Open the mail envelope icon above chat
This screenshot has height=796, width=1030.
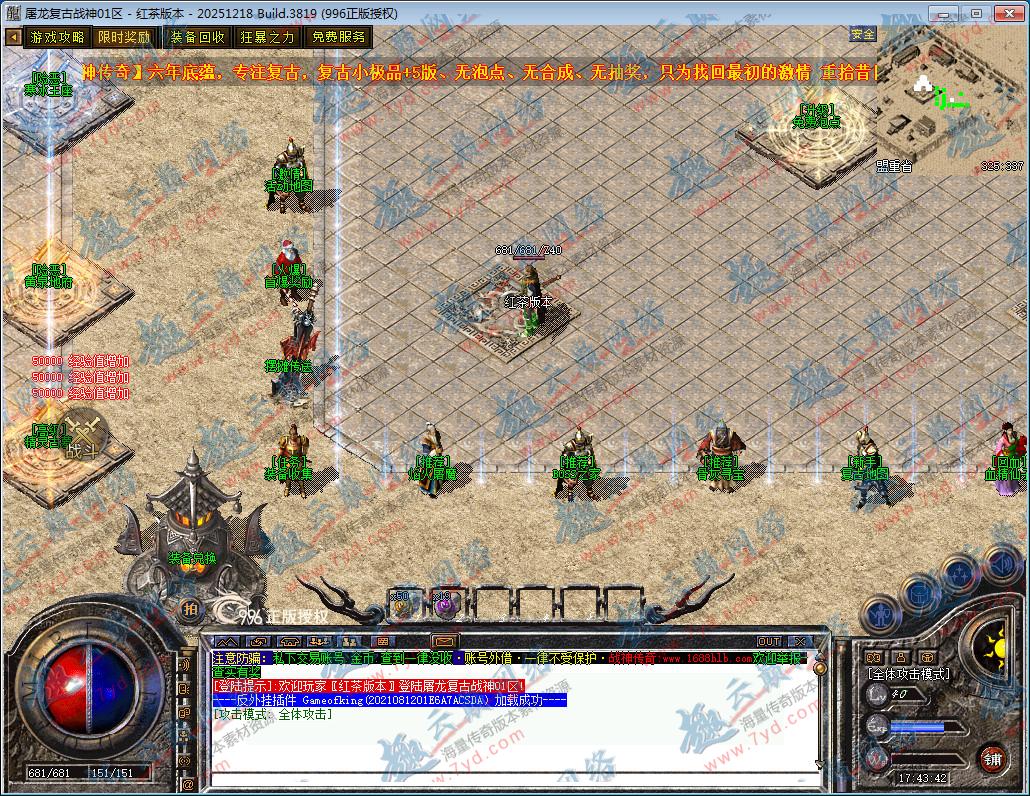click(x=444, y=641)
